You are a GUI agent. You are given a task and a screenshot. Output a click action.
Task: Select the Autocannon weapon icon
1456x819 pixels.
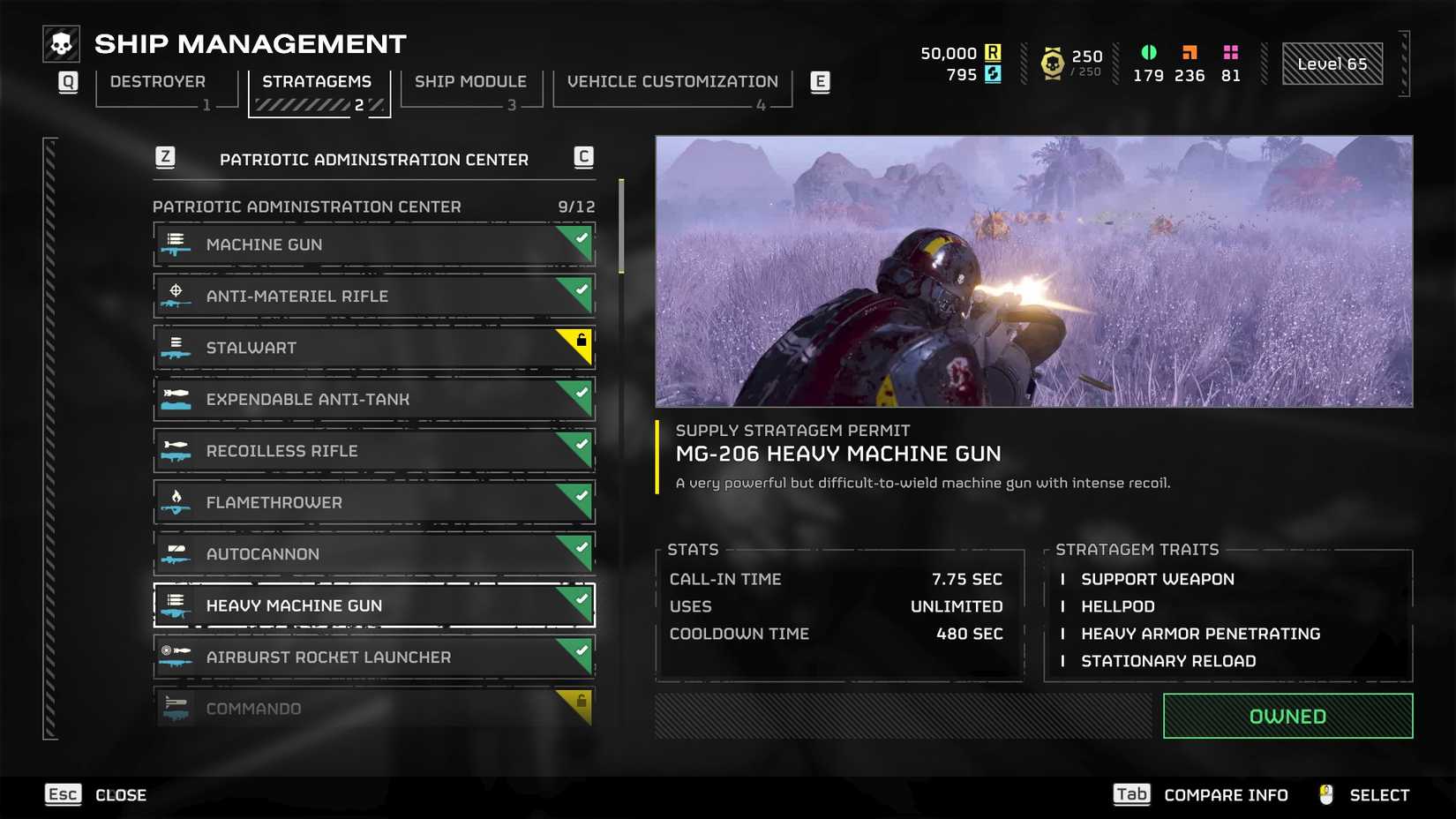coord(176,553)
